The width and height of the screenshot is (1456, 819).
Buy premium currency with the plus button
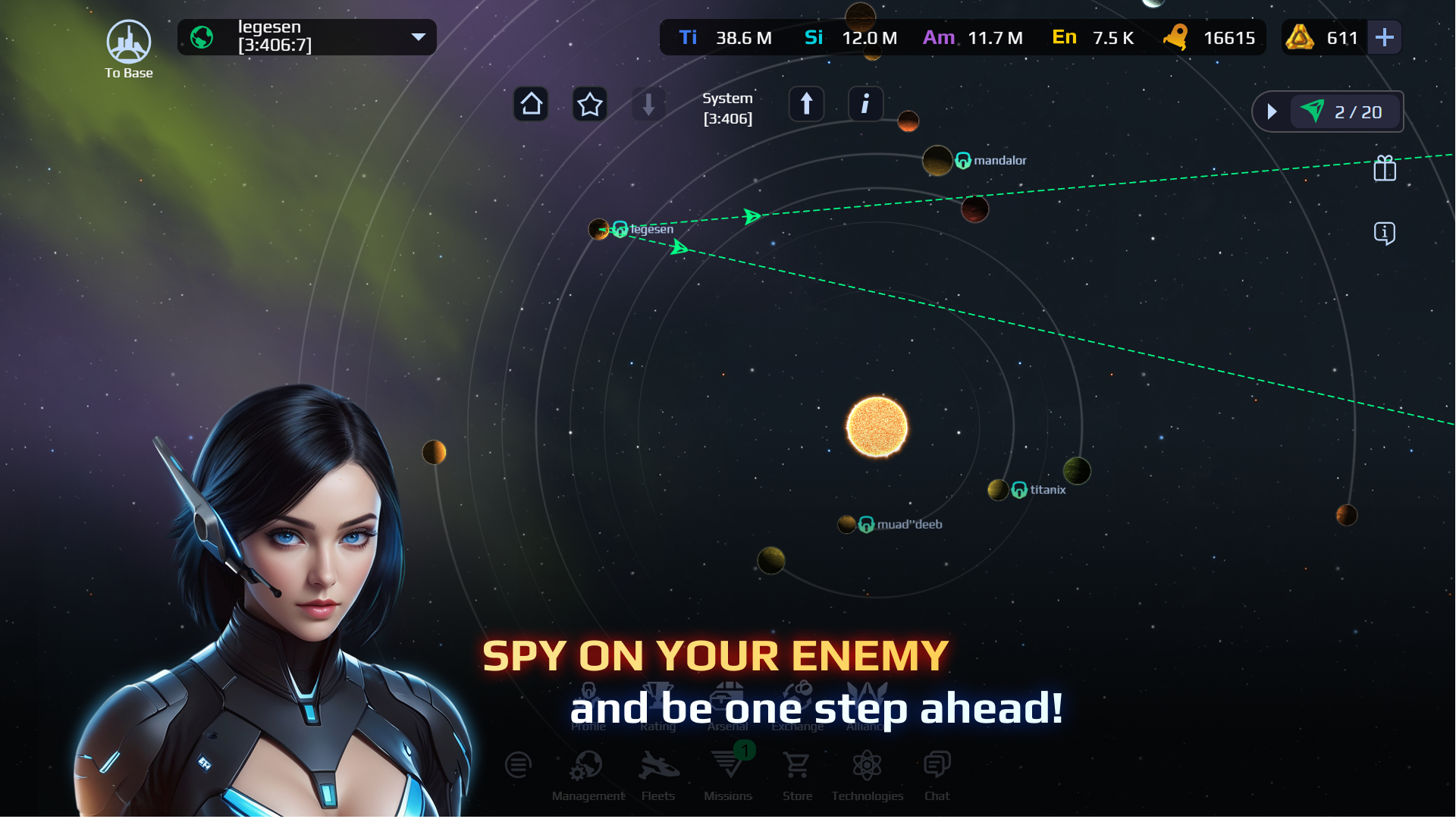pos(1385,36)
